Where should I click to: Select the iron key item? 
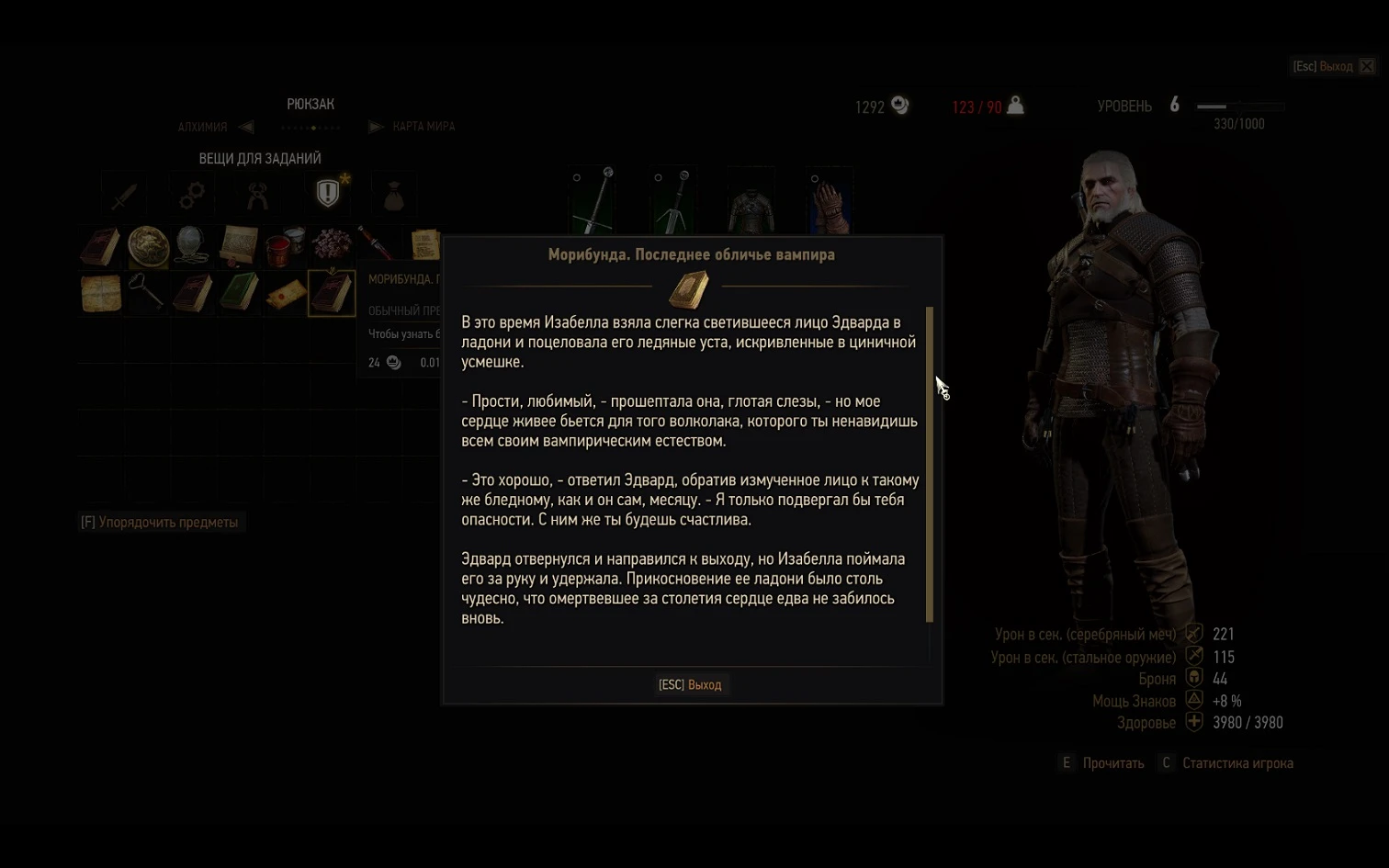[x=147, y=293]
